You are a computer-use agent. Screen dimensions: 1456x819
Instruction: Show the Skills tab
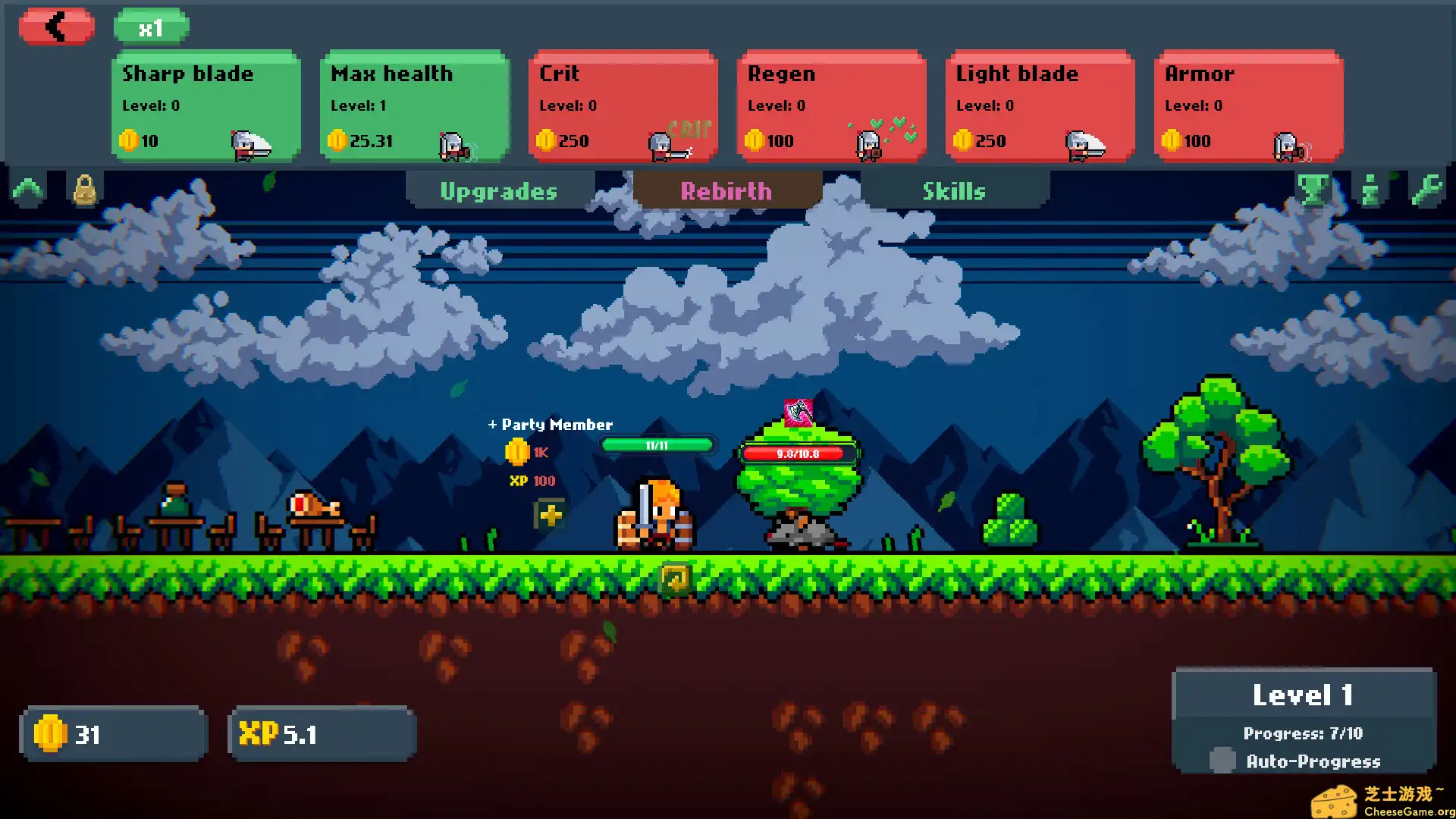[954, 191]
